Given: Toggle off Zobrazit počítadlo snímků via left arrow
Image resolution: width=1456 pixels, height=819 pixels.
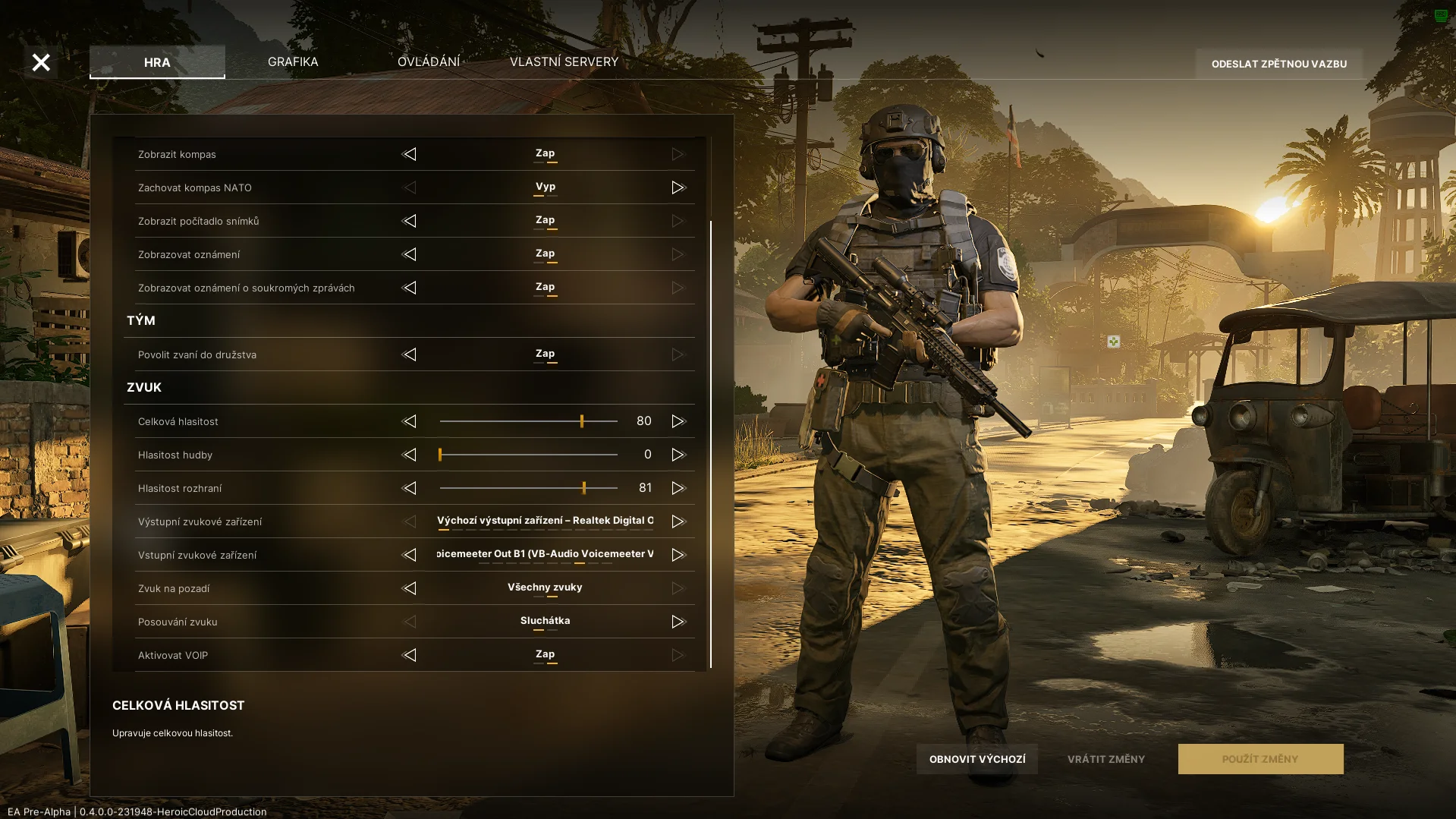Looking at the screenshot, I should pyautogui.click(x=409, y=221).
